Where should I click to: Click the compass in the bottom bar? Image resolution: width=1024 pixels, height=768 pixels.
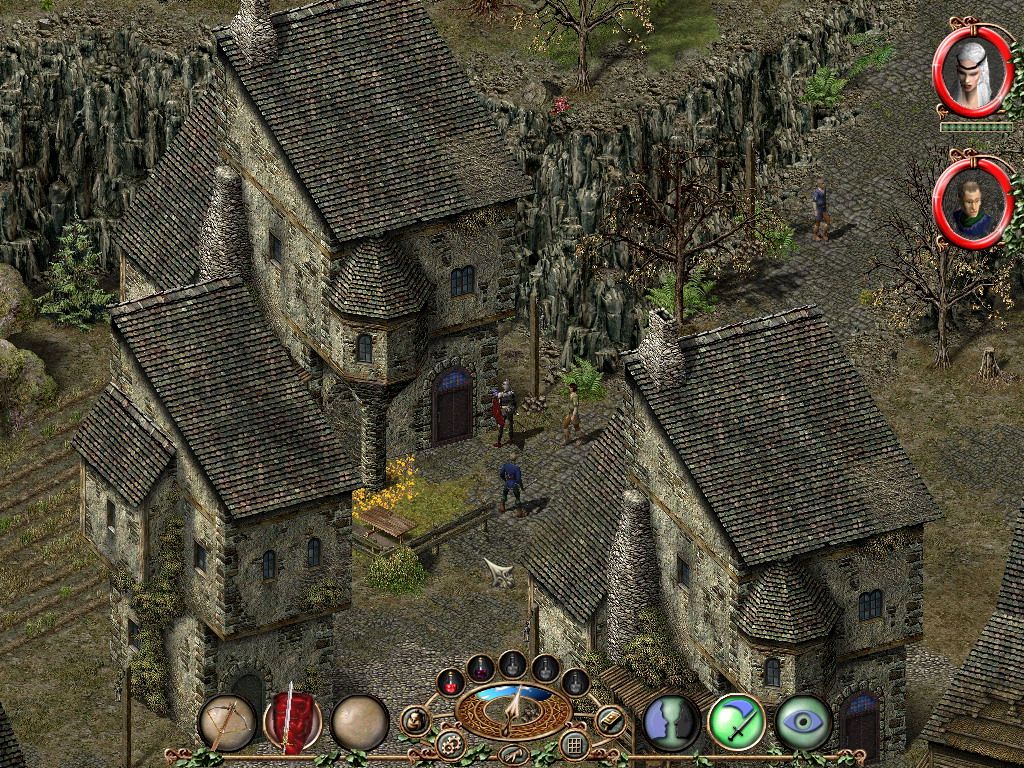pos(513,709)
